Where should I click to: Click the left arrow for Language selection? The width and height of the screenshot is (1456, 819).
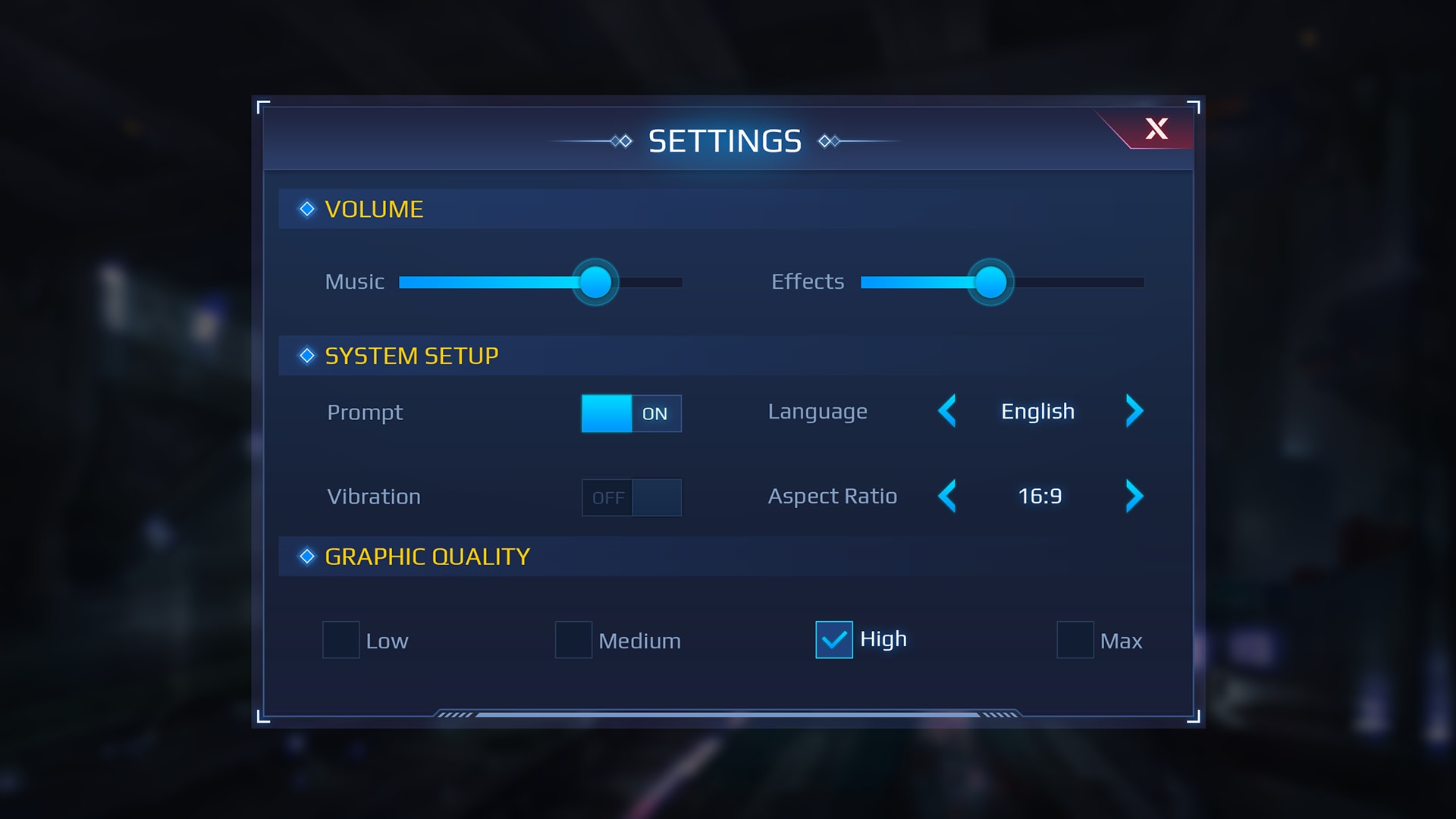point(947,412)
